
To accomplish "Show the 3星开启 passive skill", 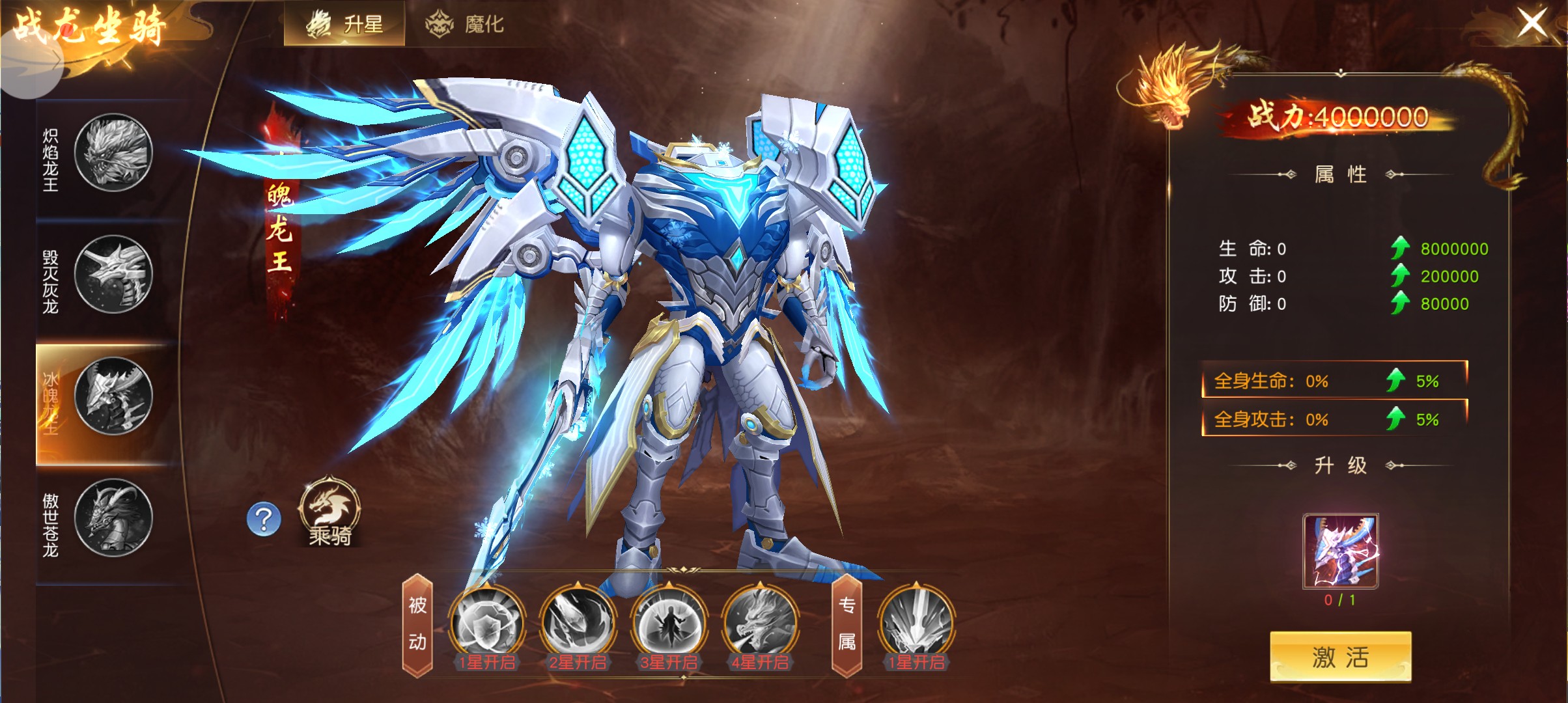I will click(669, 624).
